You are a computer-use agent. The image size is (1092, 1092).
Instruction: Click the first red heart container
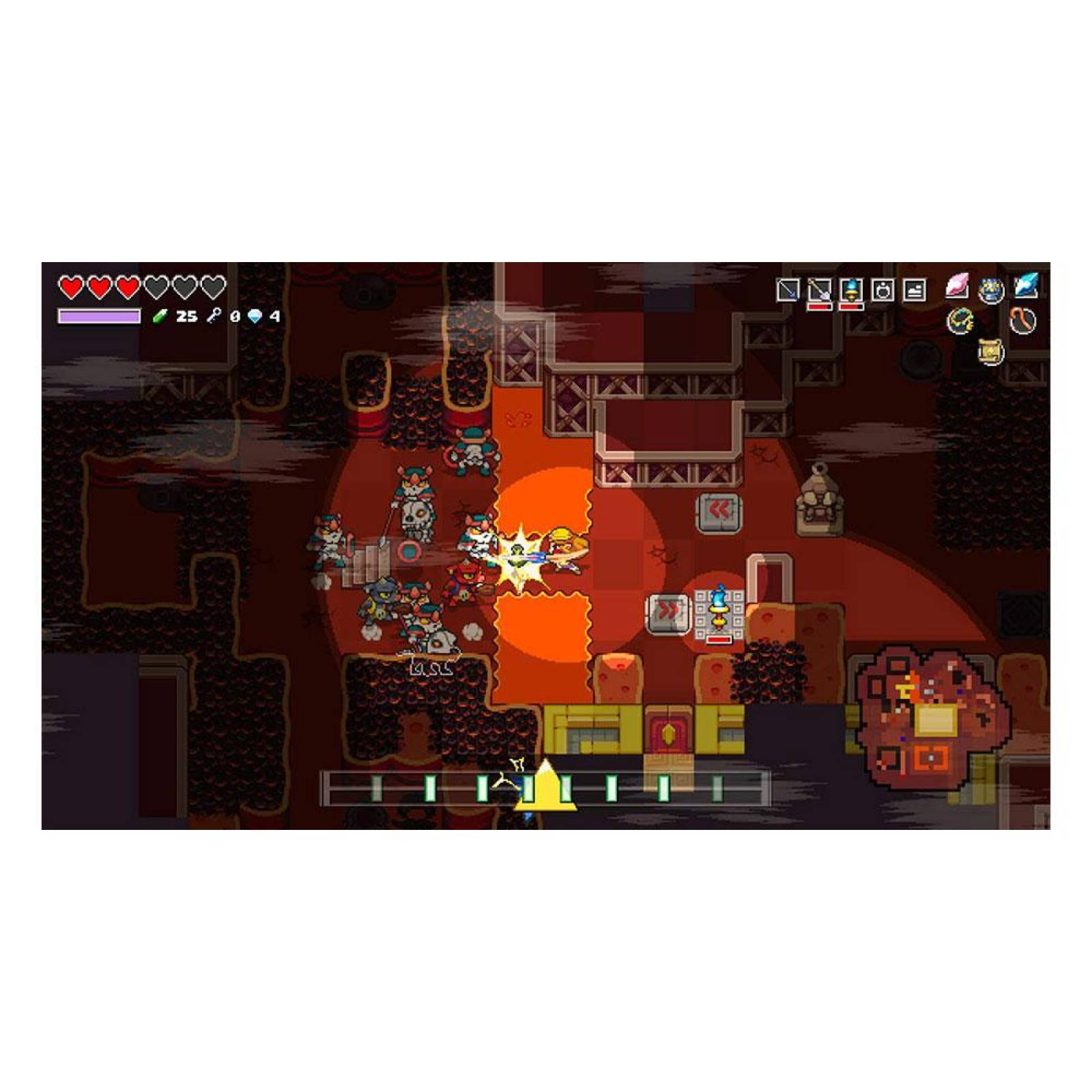70,287
